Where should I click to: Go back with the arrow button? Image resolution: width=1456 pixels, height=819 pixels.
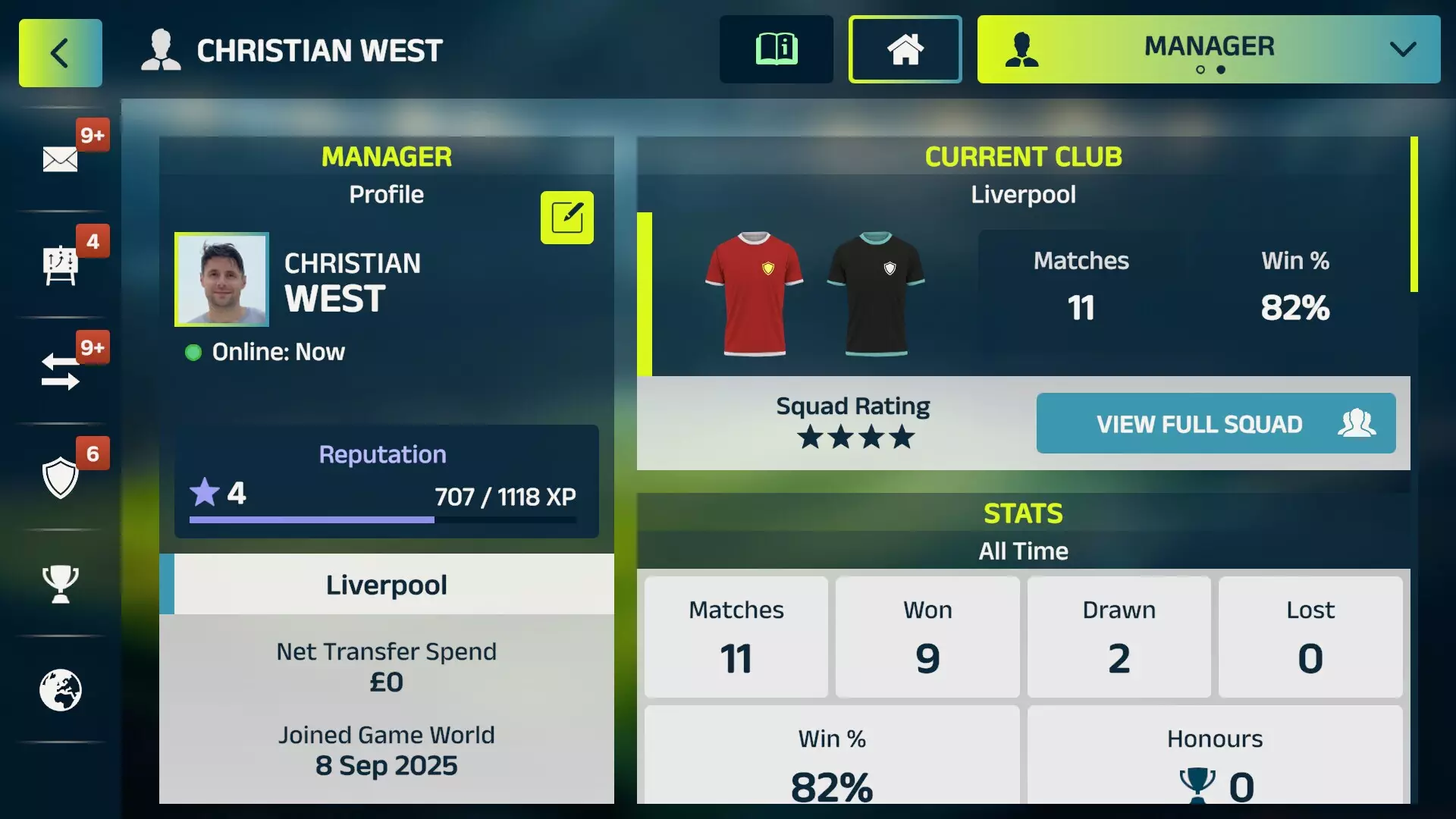[60, 52]
